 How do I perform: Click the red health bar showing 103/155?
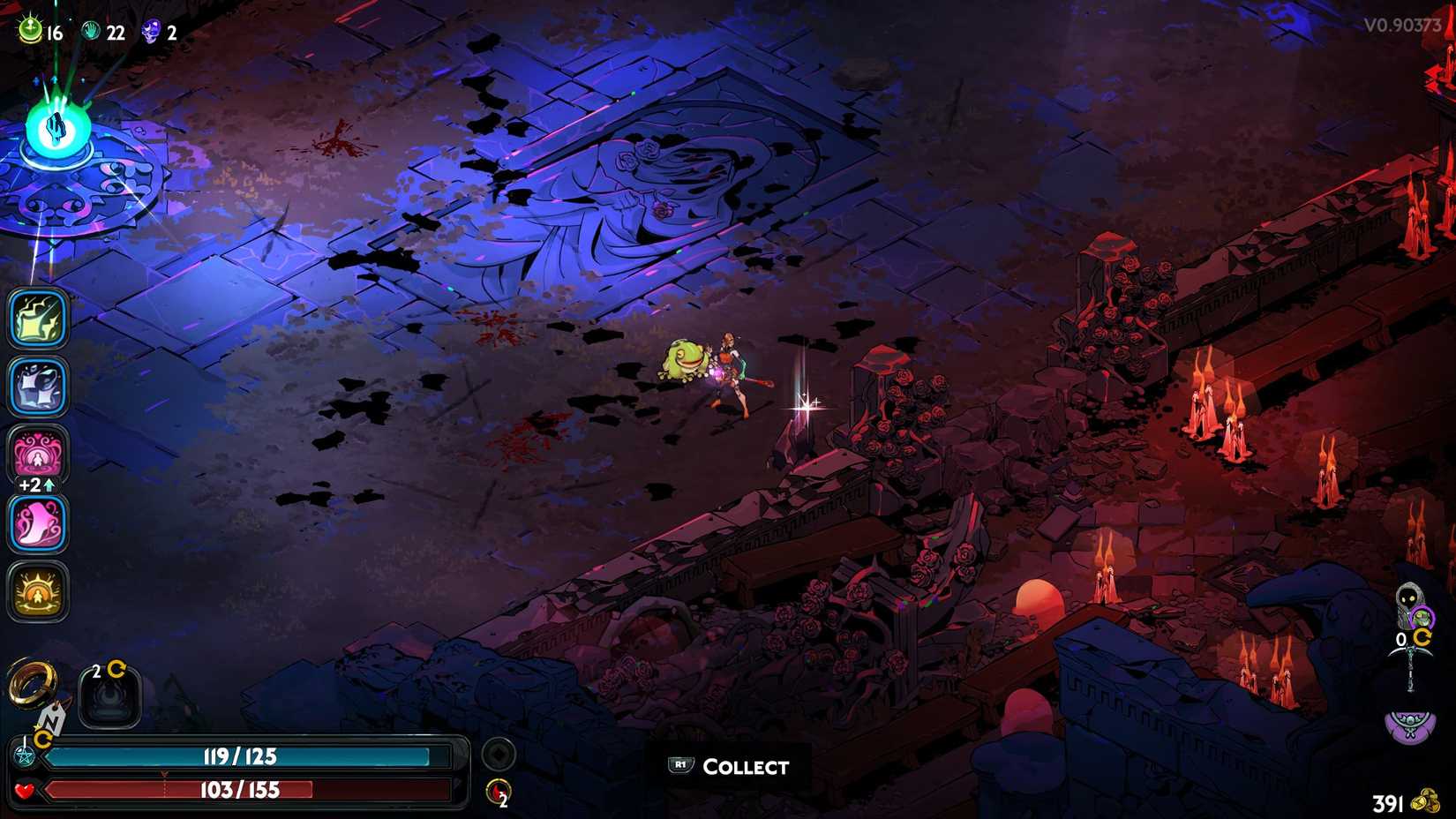[x=238, y=790]
